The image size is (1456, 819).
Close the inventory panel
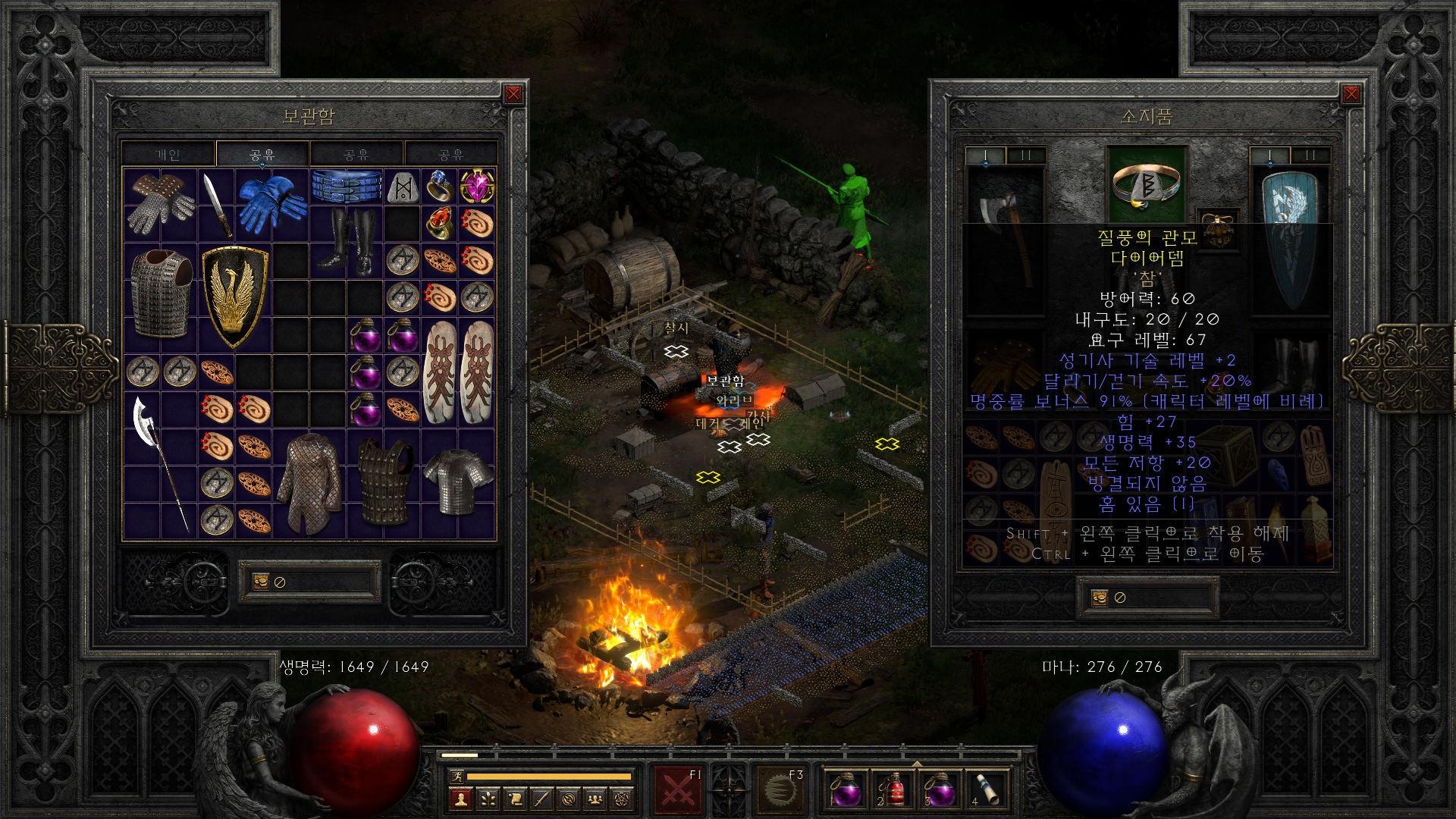tap(1351, 94)
